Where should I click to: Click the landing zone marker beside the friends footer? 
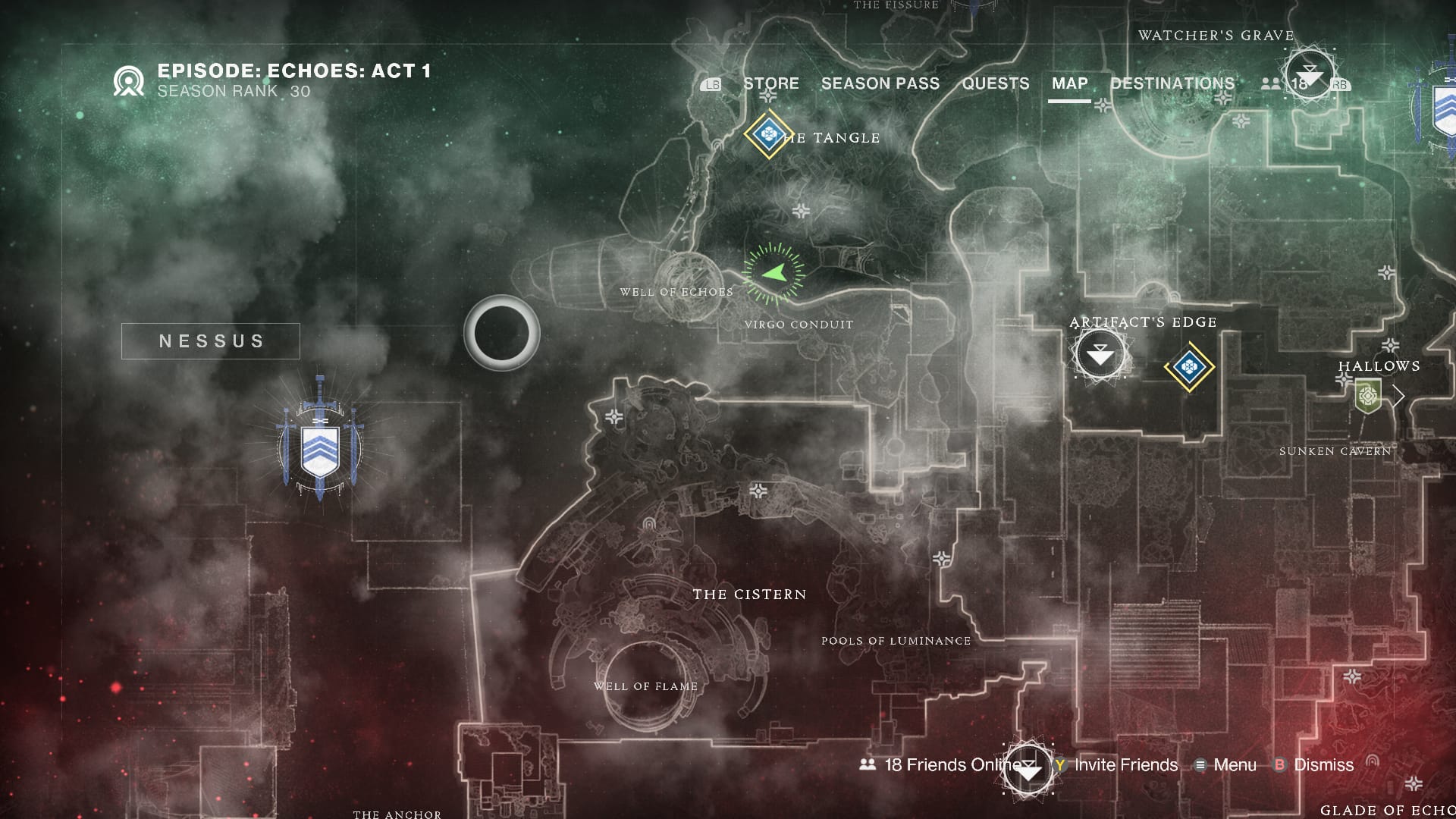(x=1028, y=770)
